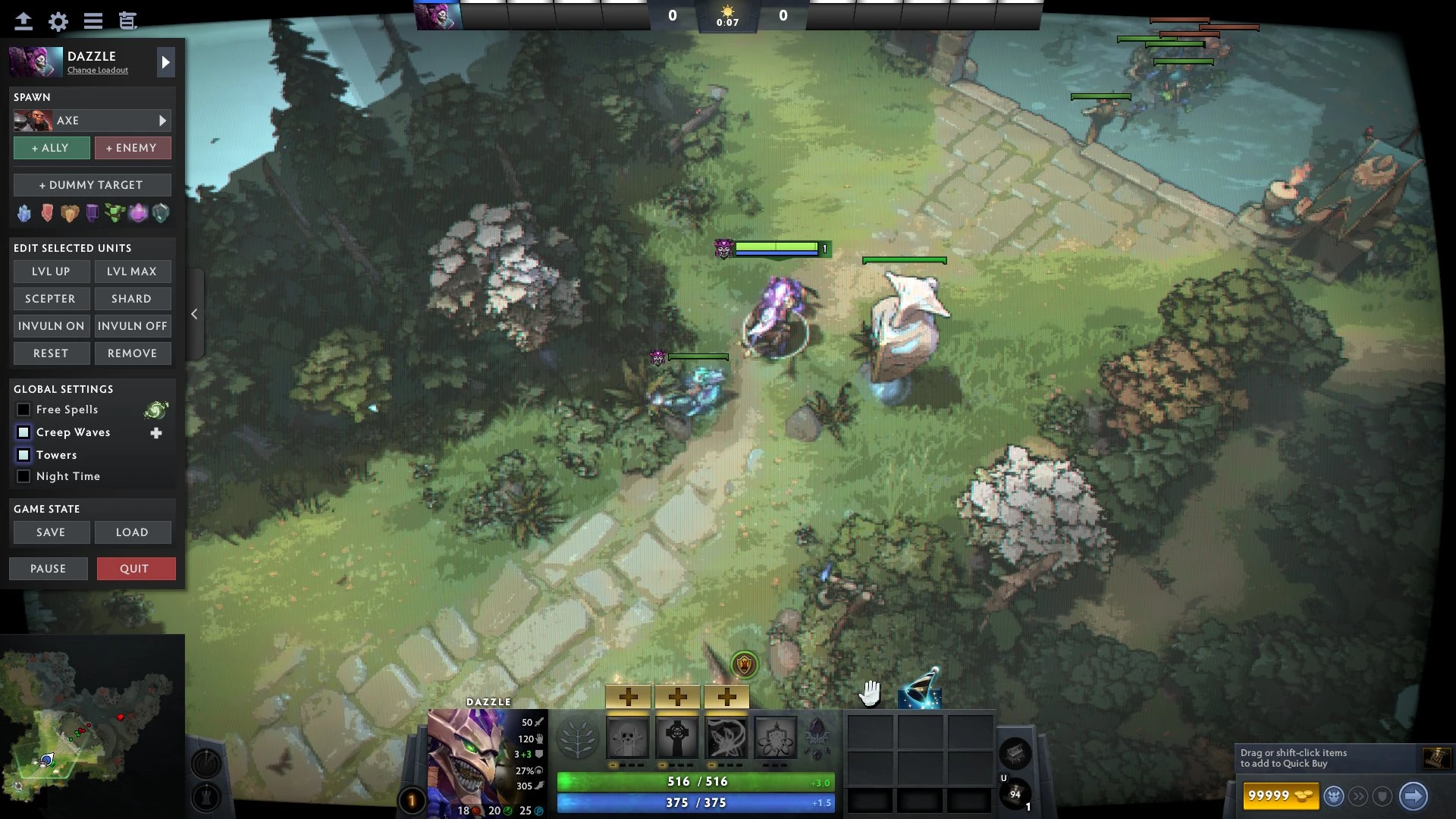This screenshot has width=1456, height=819.
Task: Spawn an allied hero with + ALLY
Action: click(52, 148)
